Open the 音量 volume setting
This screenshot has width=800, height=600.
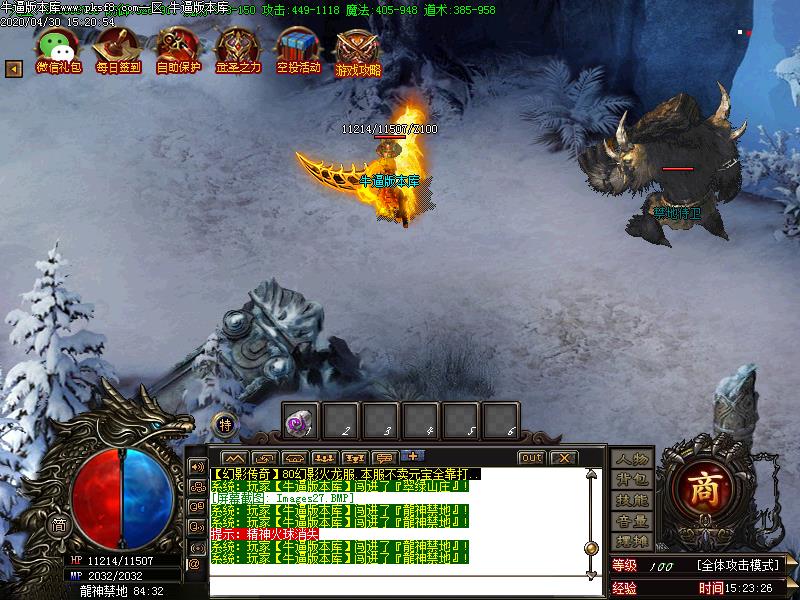632,520
